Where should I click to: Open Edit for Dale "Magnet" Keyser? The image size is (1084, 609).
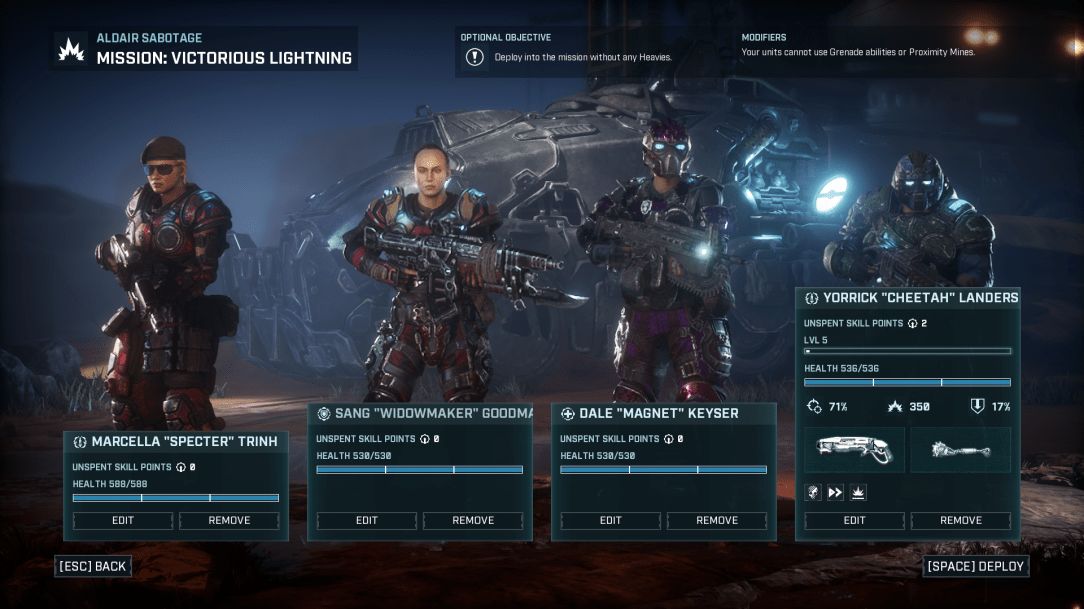[x=611, y=520]
